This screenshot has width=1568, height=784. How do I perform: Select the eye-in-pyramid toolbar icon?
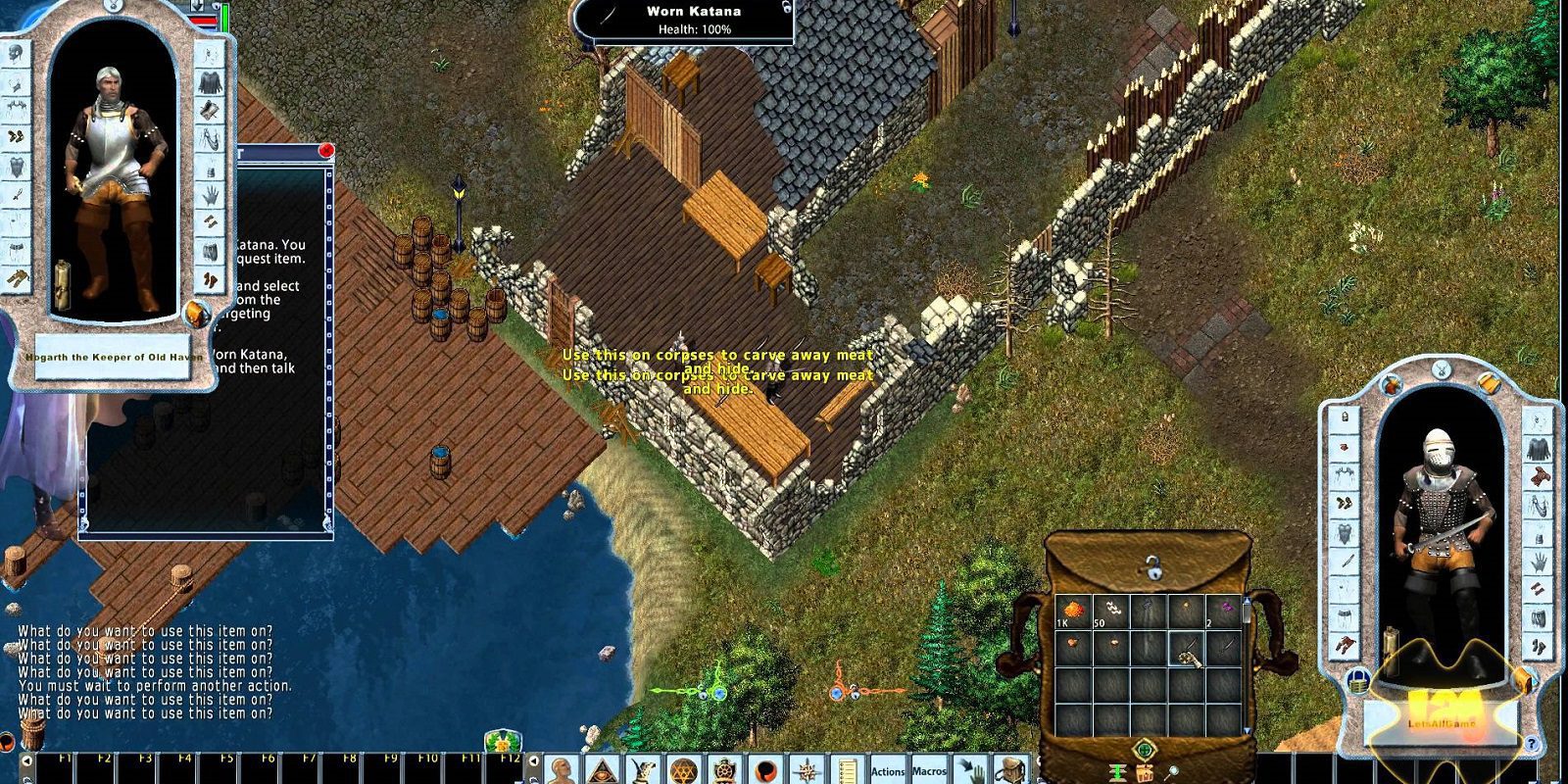(602, 770)
